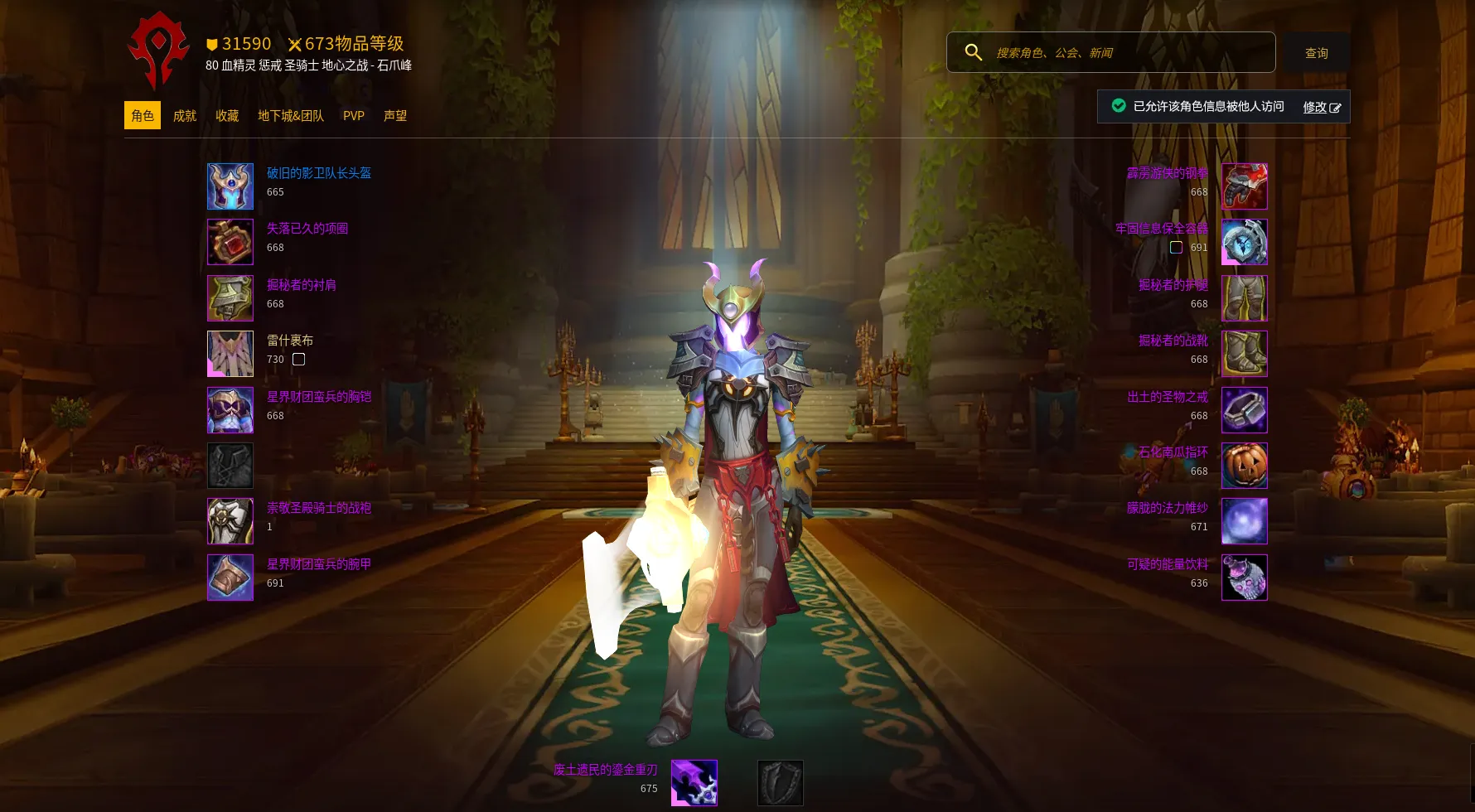Select the 霹雳游侠的钢拳 gloves slot
The height and width of the screenshot is (812, 1475).
(x=1245, y=186)
